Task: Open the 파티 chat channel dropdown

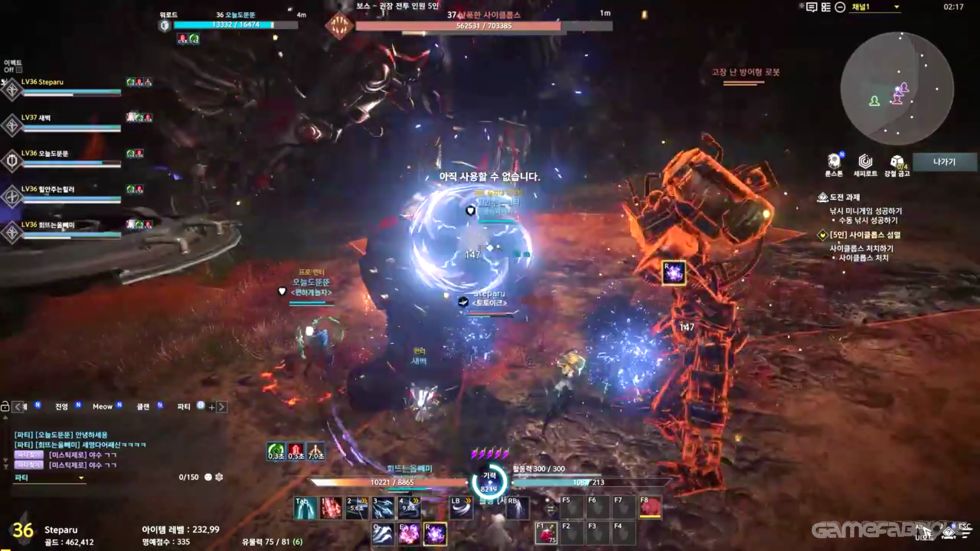Action: 48,478
